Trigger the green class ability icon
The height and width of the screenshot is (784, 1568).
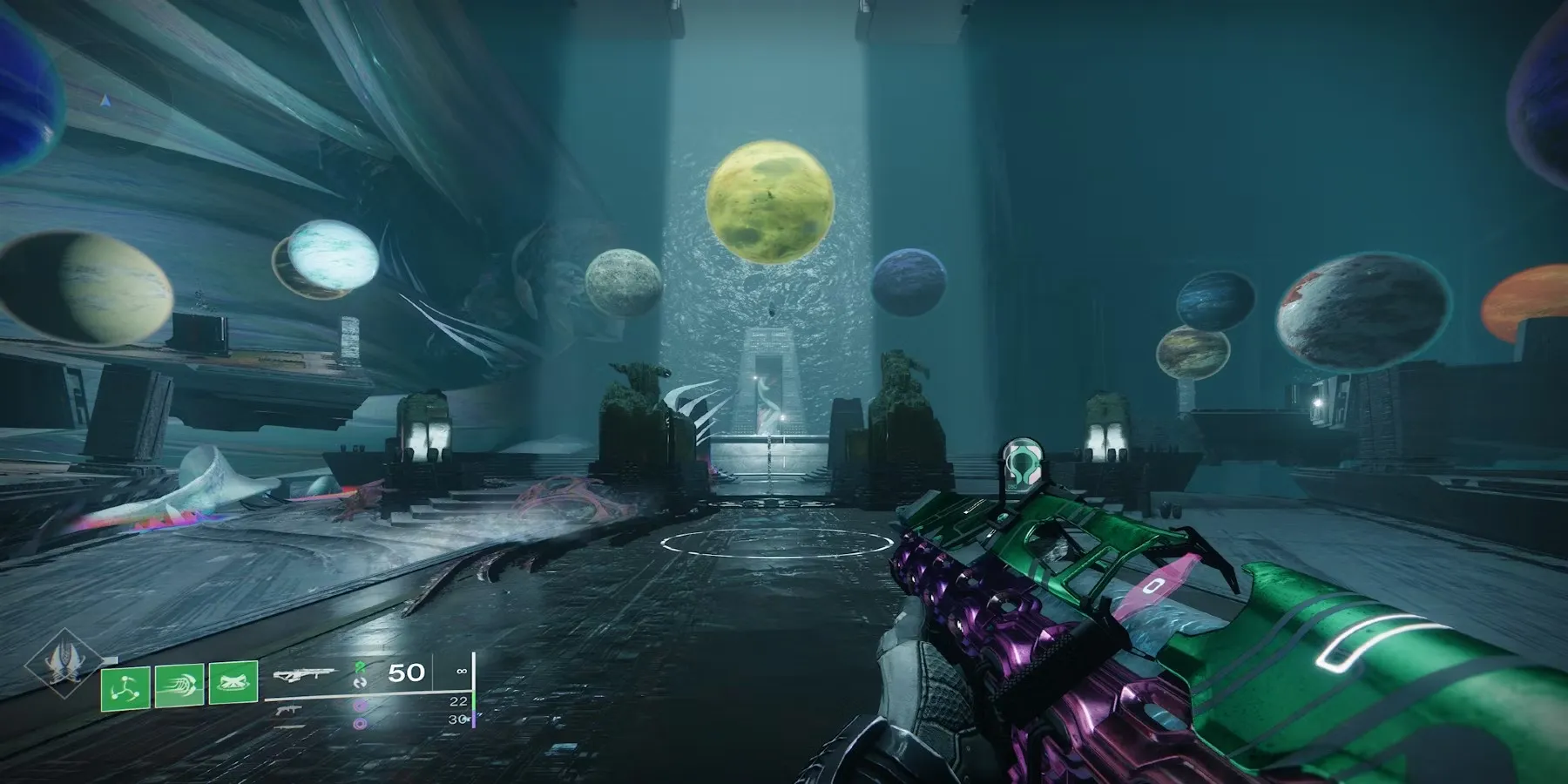click(233, 685)
